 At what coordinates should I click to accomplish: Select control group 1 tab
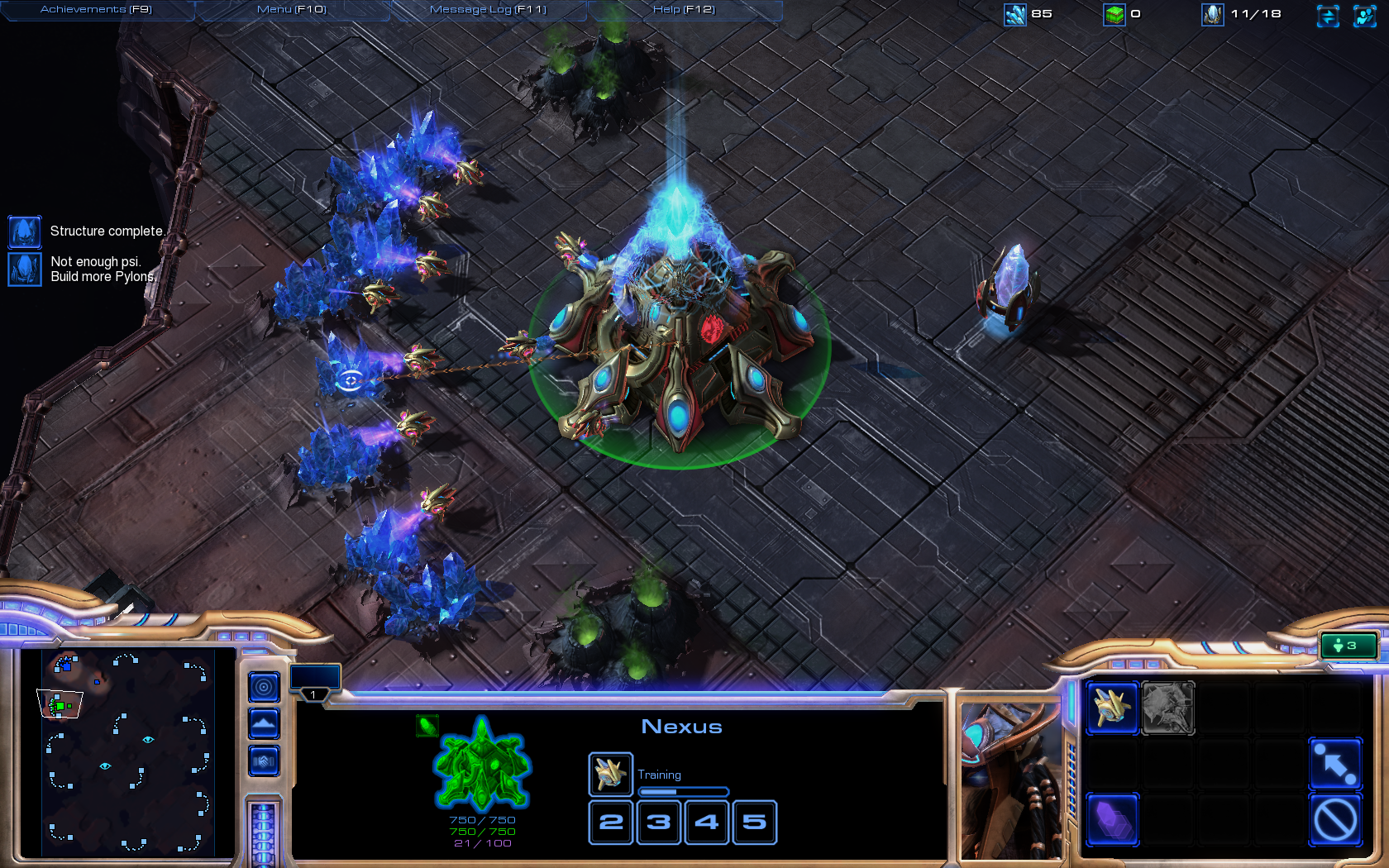tap(314, 680)
